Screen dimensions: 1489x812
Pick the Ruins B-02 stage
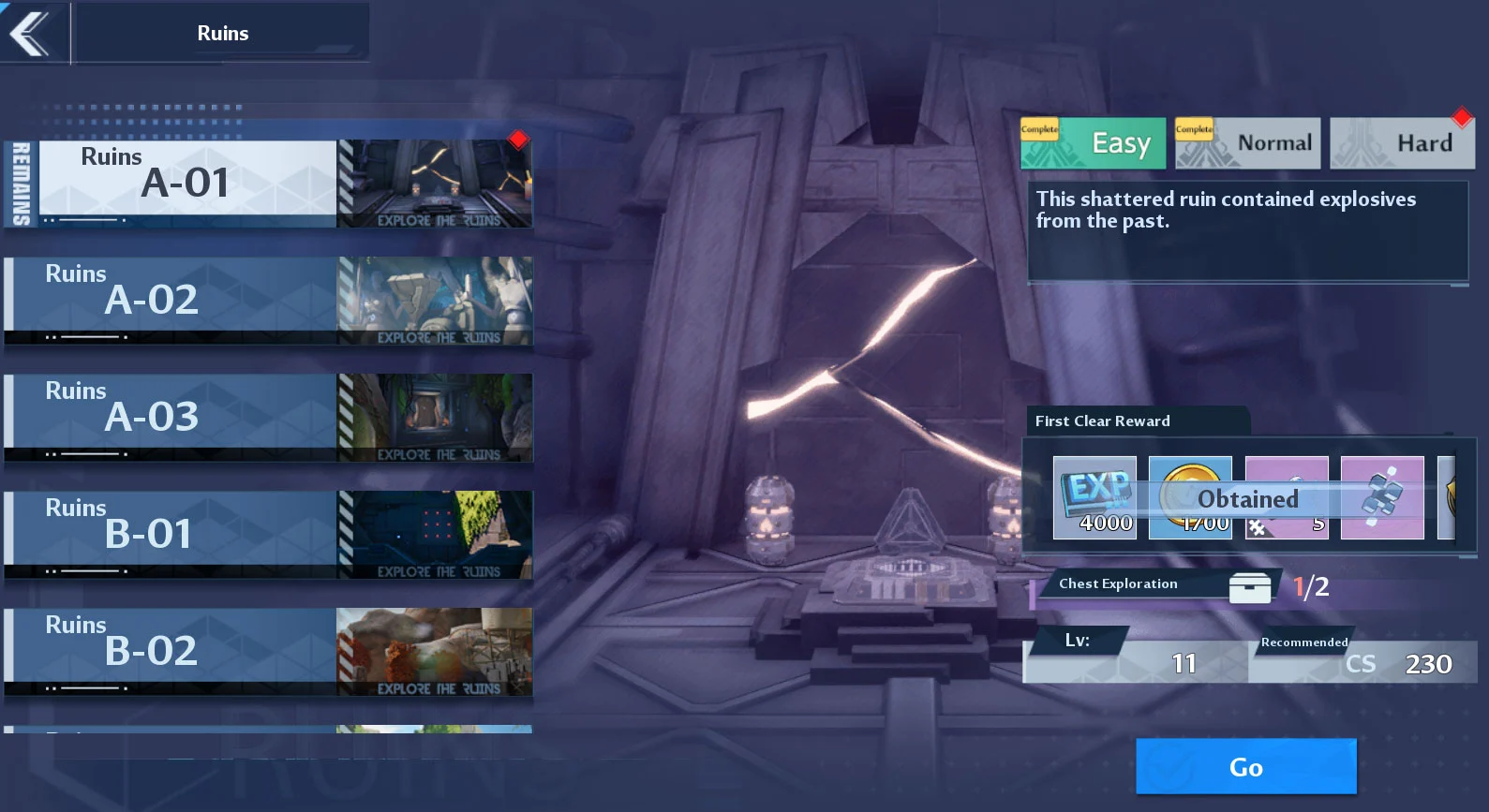click(x=267, y=652)
